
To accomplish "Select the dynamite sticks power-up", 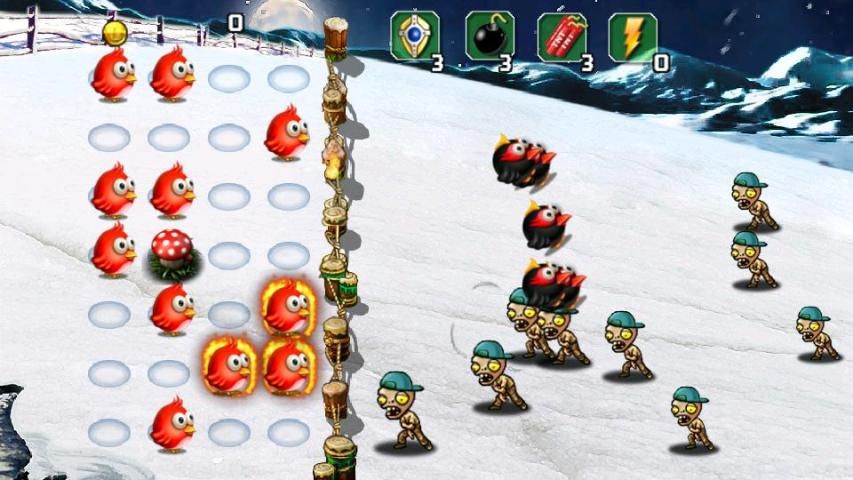I will click(x=561, y=36).
